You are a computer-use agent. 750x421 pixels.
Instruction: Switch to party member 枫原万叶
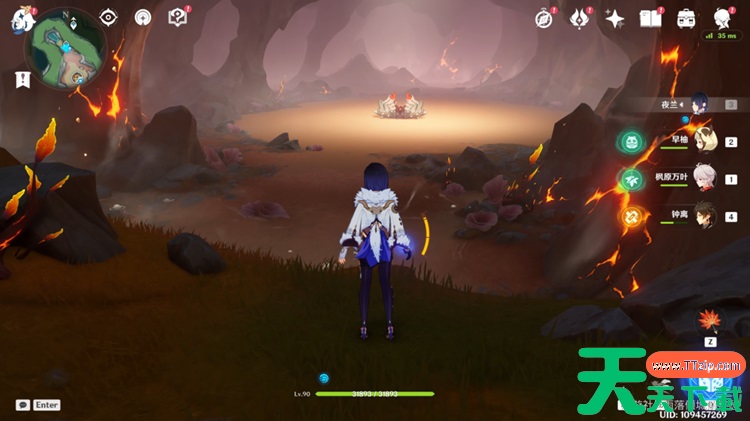click(x=705, y=178)
